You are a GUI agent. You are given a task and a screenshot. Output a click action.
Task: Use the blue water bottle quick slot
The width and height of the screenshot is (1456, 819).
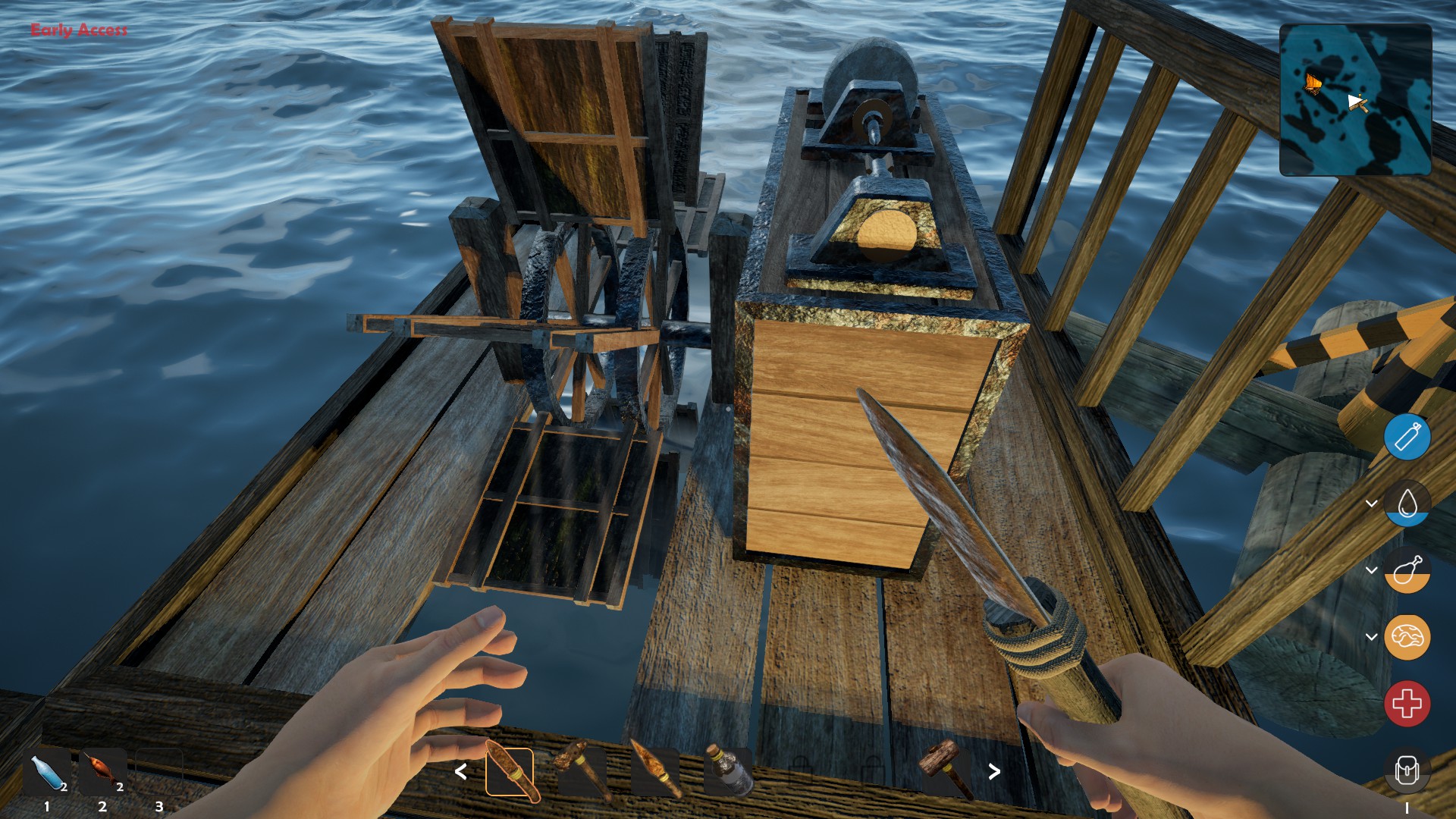tap(49, 772)
